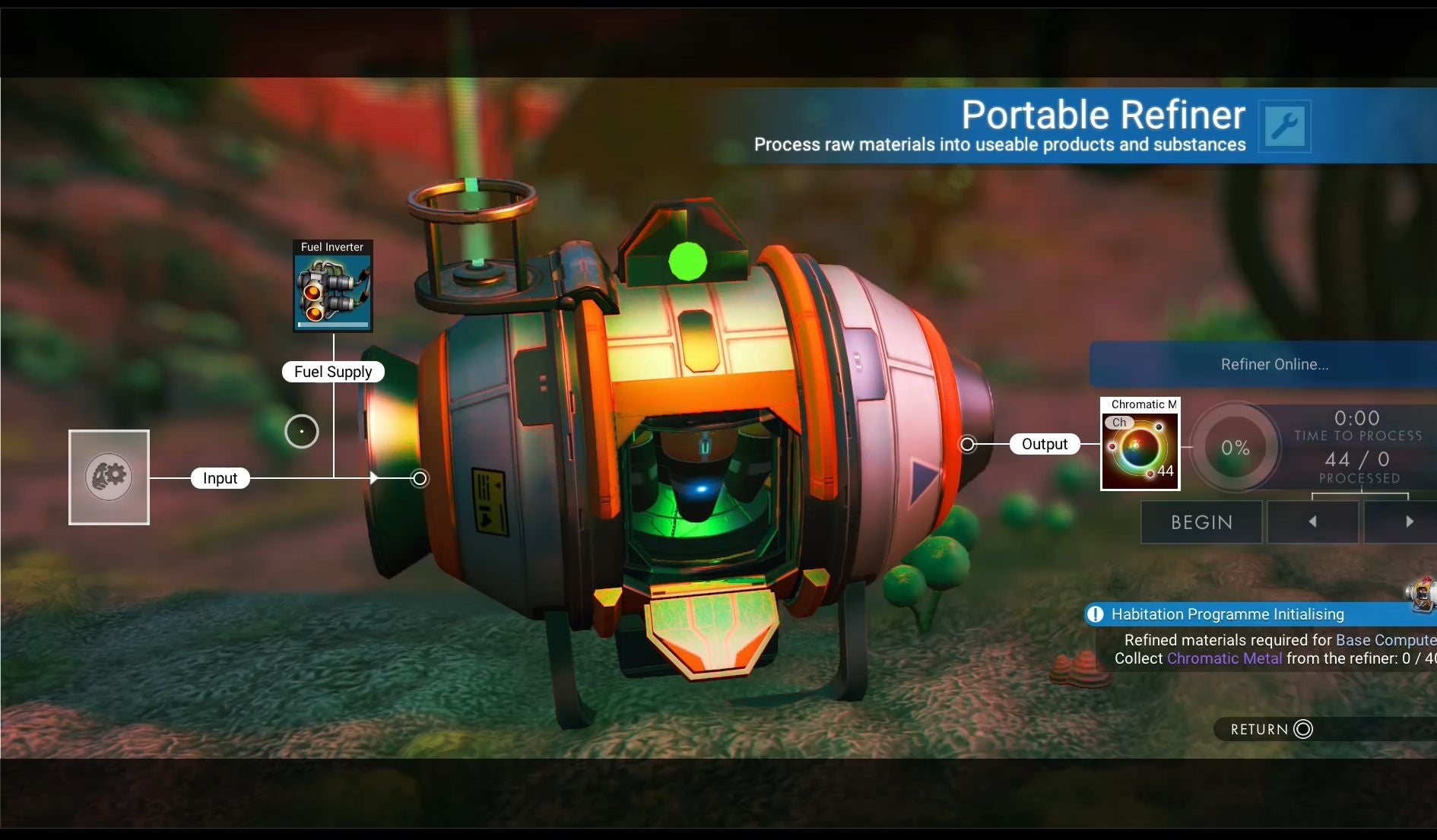
Task: Click the circular dot indicator near Fuel Supply
Action: click(301, 431)
